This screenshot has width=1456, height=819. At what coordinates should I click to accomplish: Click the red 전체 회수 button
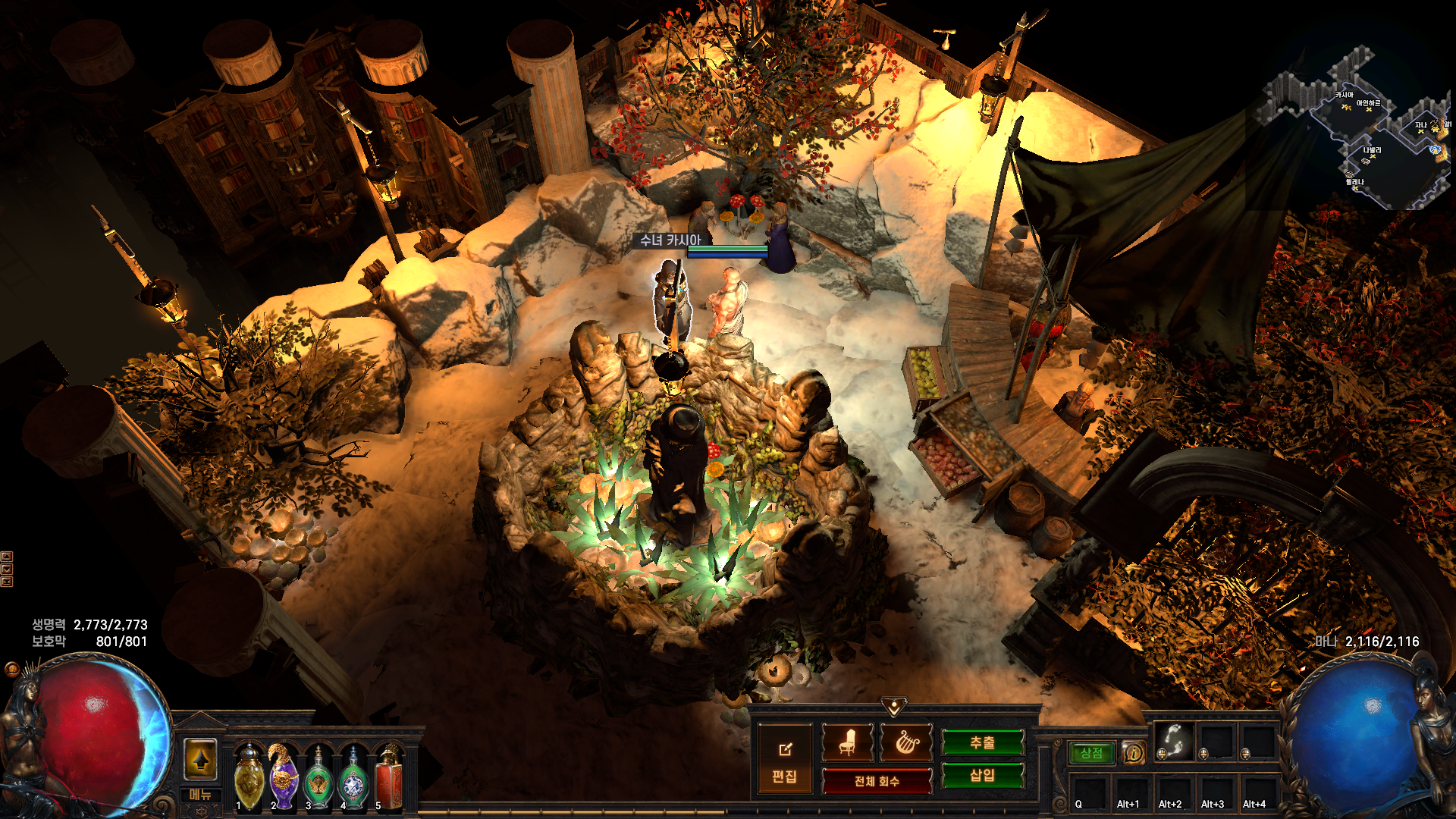click(x=877, y=781)
